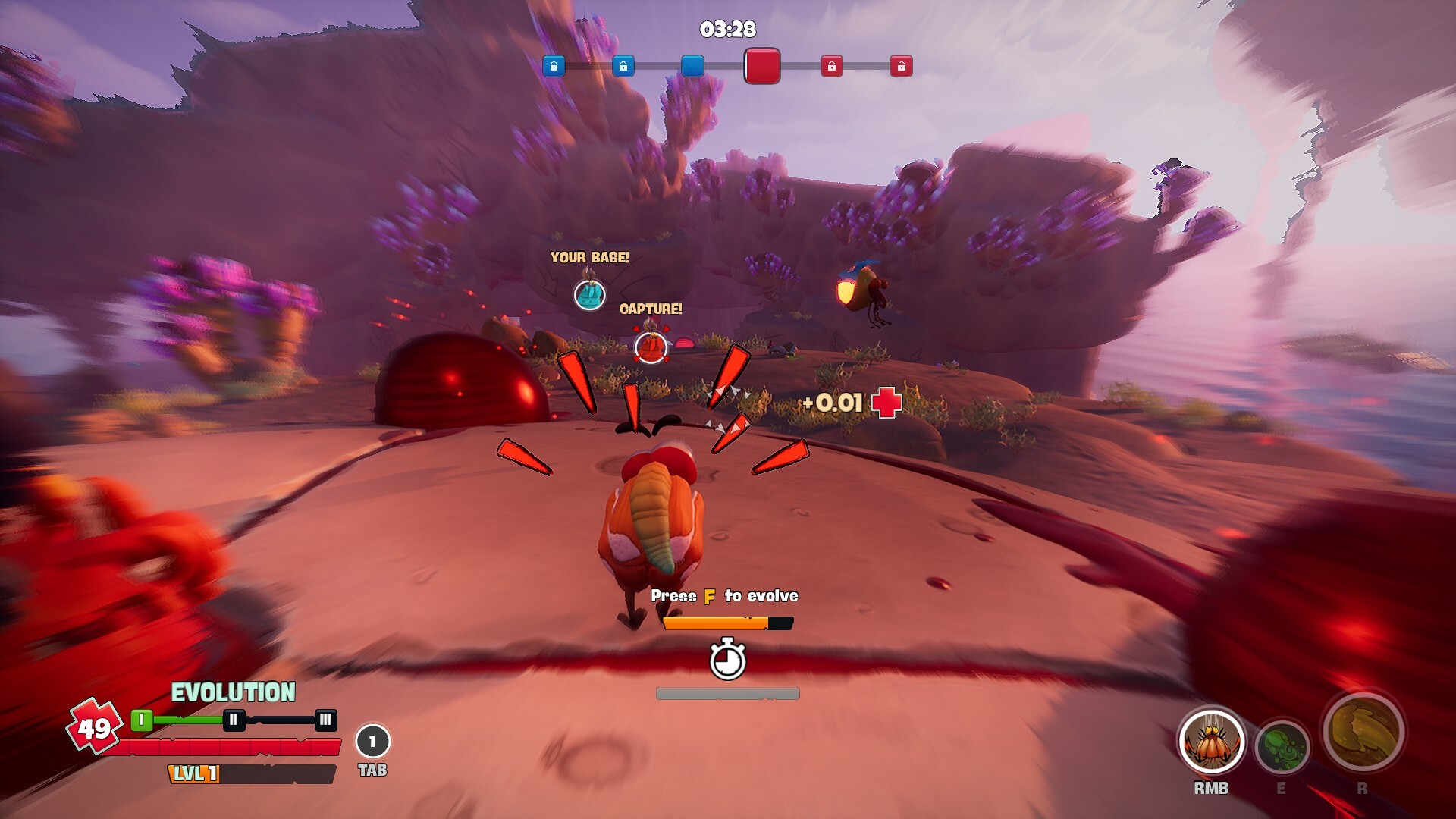
Task: Click the red CAPTURE objective marker
Action: tap(651, 347)
